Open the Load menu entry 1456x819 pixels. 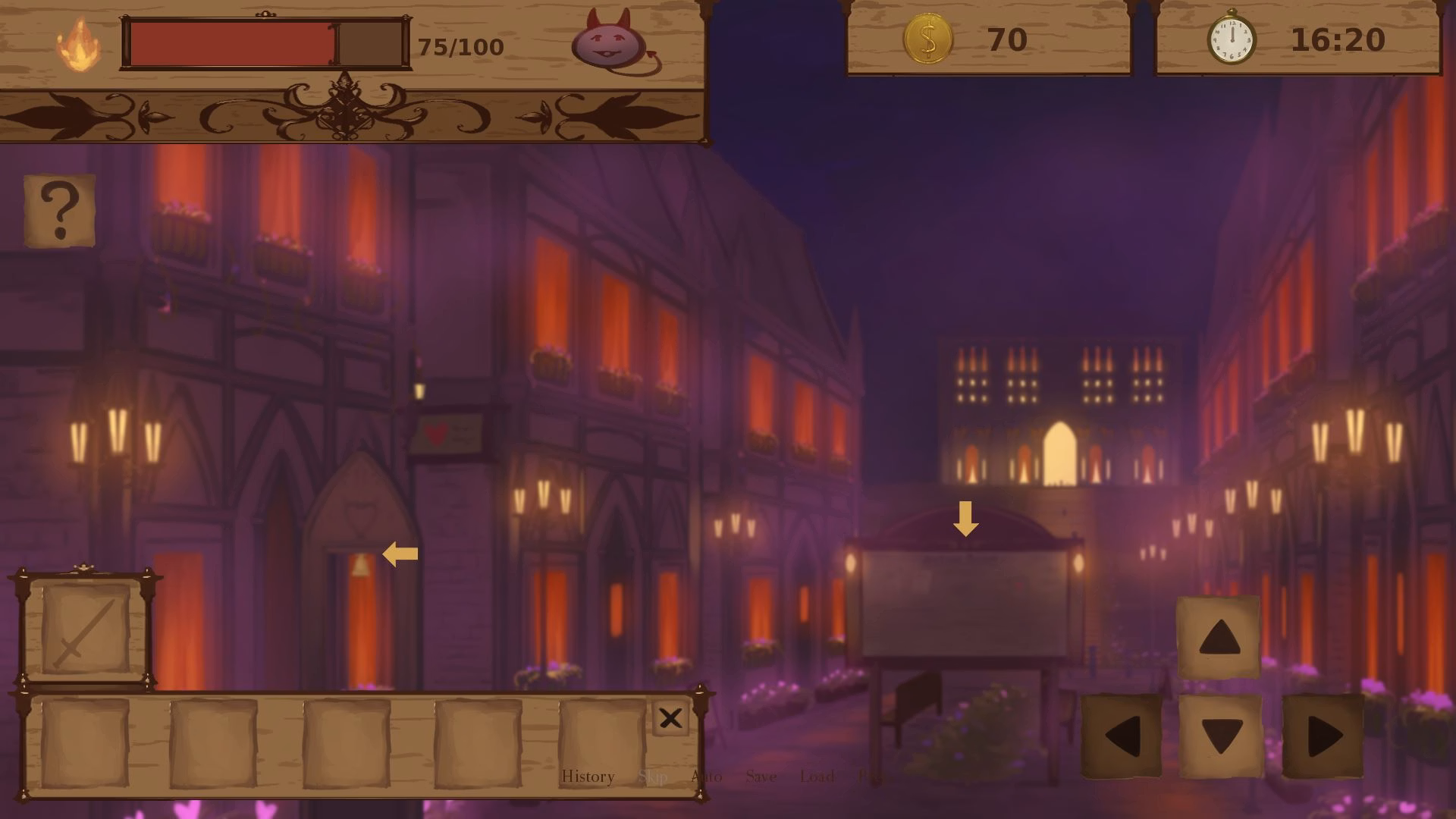click(x=817, y=777)
